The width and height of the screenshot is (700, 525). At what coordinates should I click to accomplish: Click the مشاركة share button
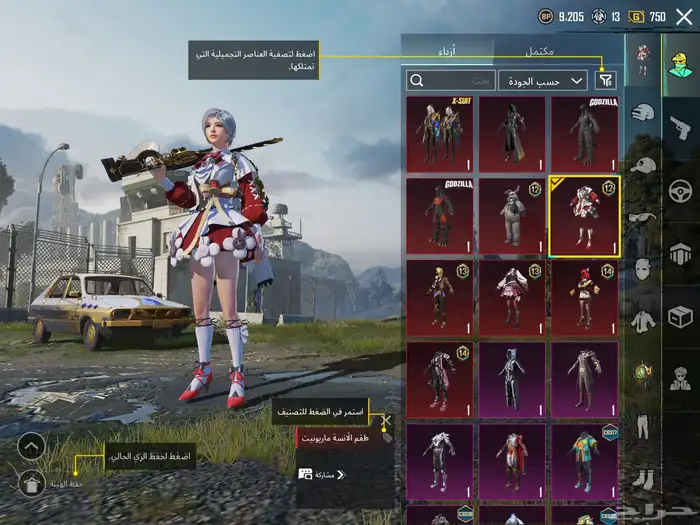320,474
